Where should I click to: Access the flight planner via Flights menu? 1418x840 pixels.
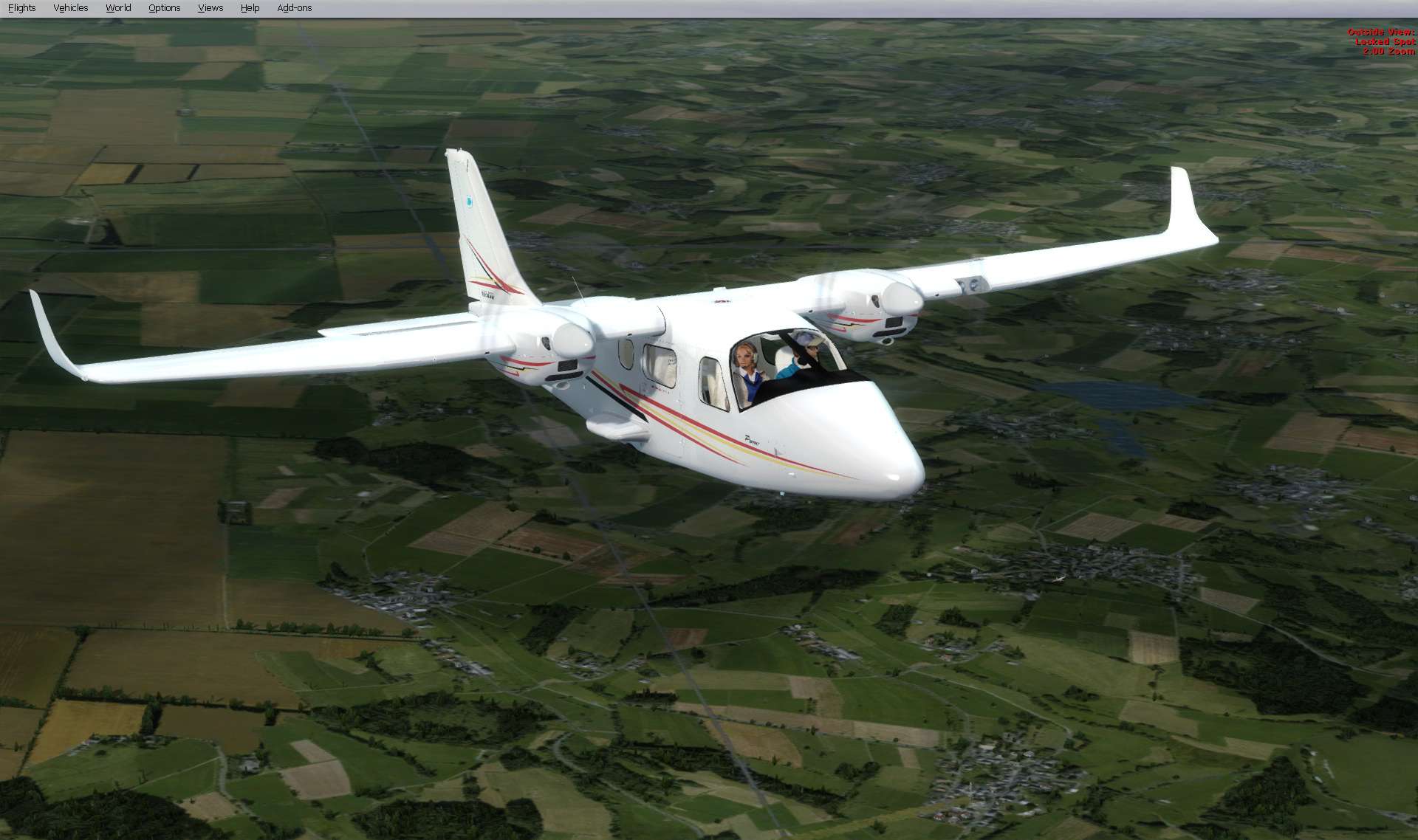[x=21, y=7]
